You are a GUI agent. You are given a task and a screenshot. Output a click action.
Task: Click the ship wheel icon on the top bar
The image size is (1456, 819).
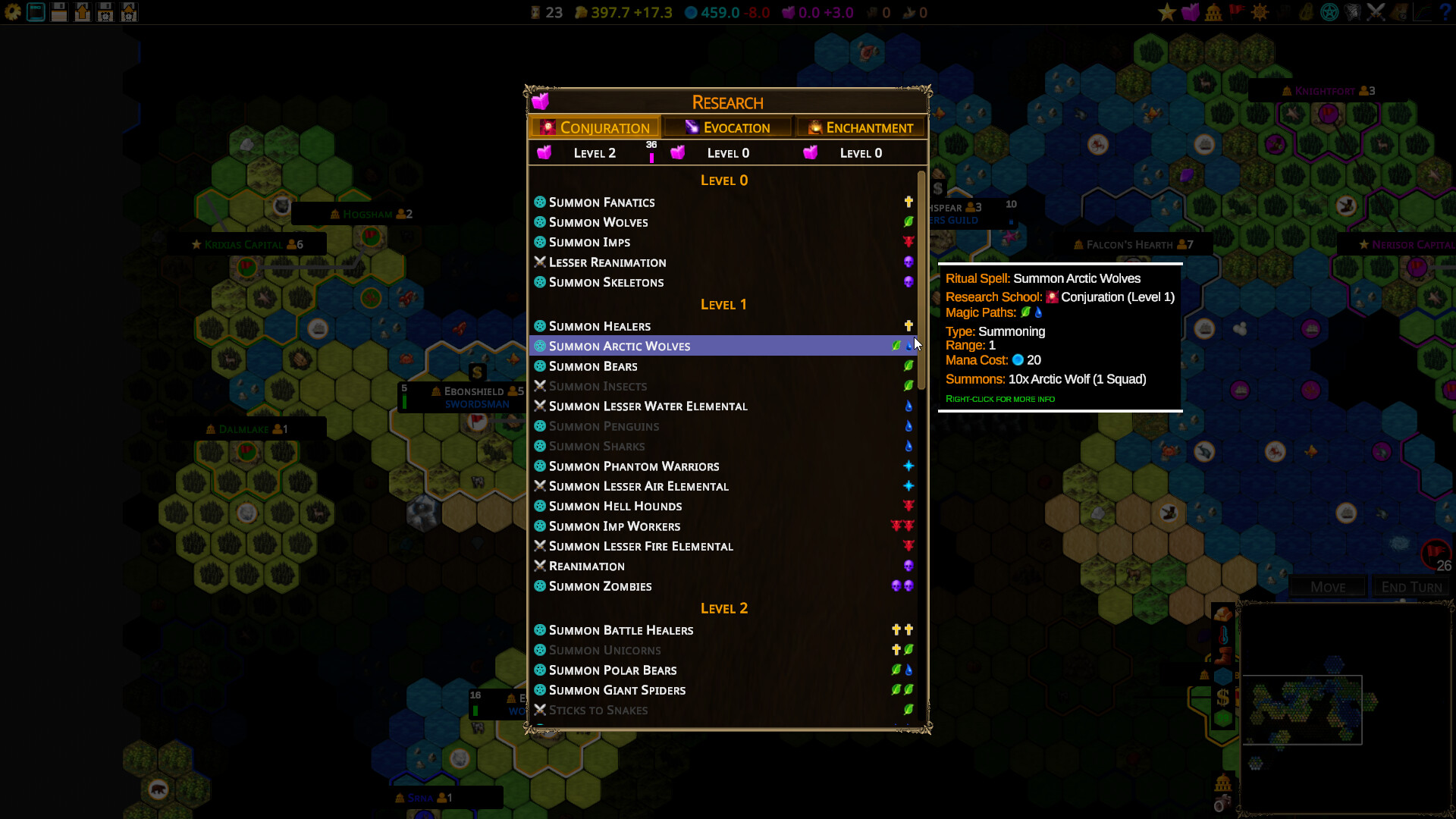click(1260, 12)
